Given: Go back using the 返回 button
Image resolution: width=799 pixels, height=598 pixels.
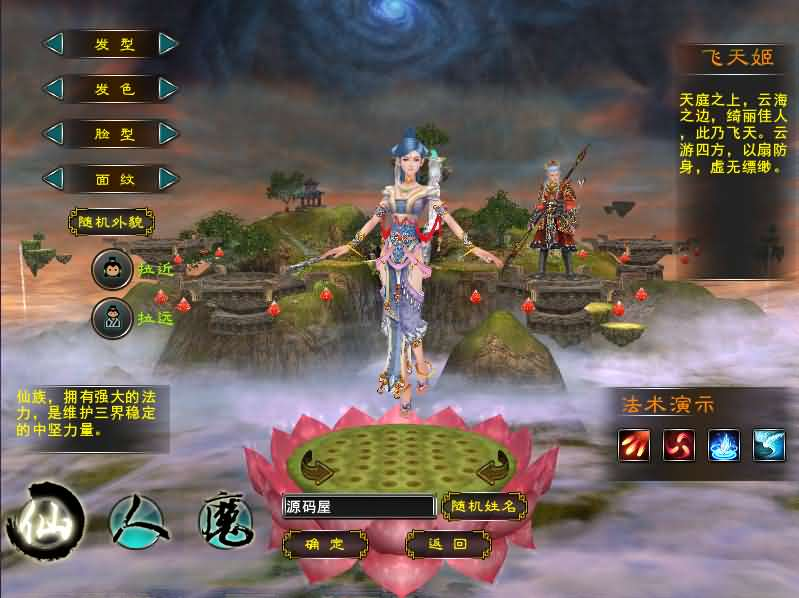Looking at the screenshot, I should tap(448, 545).
